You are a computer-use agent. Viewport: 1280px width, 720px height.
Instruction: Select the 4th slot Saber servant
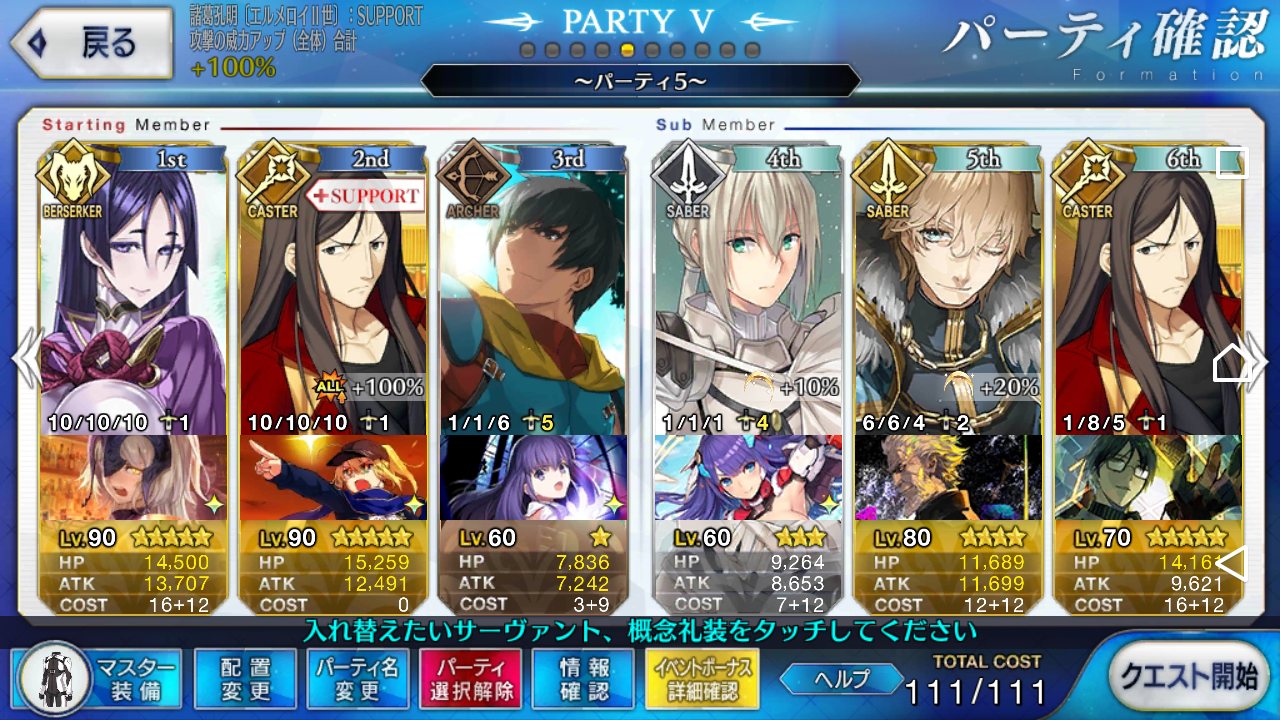click(x=748, y=290)
